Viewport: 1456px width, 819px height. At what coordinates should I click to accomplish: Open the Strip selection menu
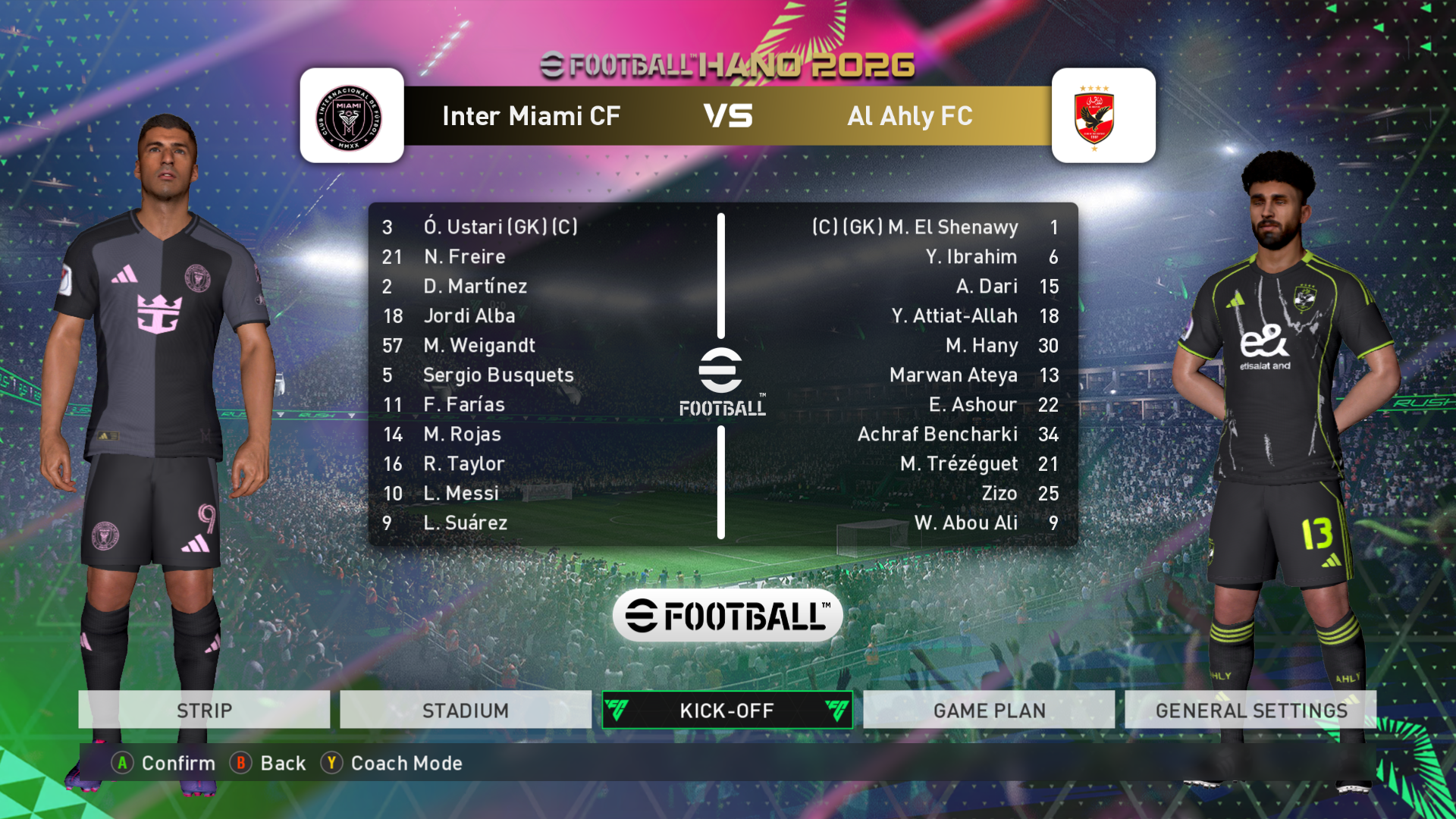204,711
